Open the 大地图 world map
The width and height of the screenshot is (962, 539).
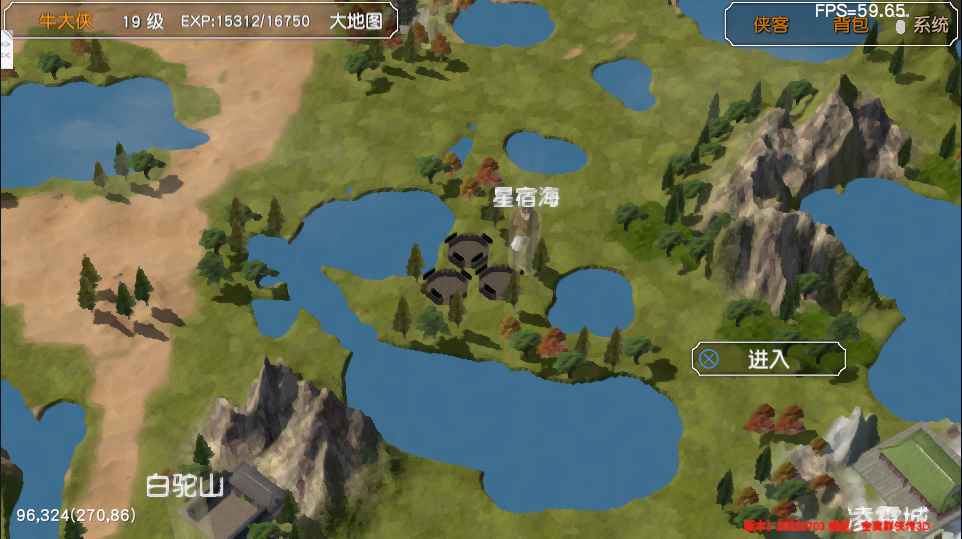click(356, 21)
